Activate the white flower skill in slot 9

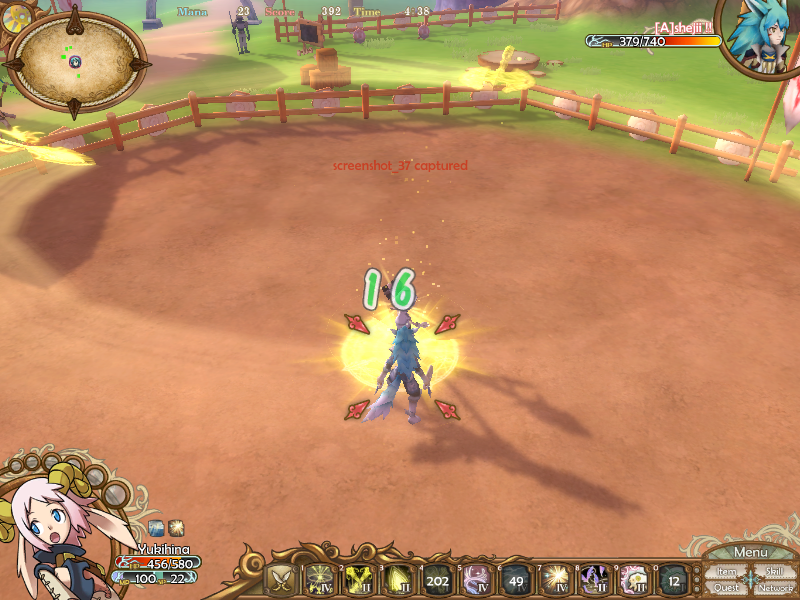pos(635,579)
